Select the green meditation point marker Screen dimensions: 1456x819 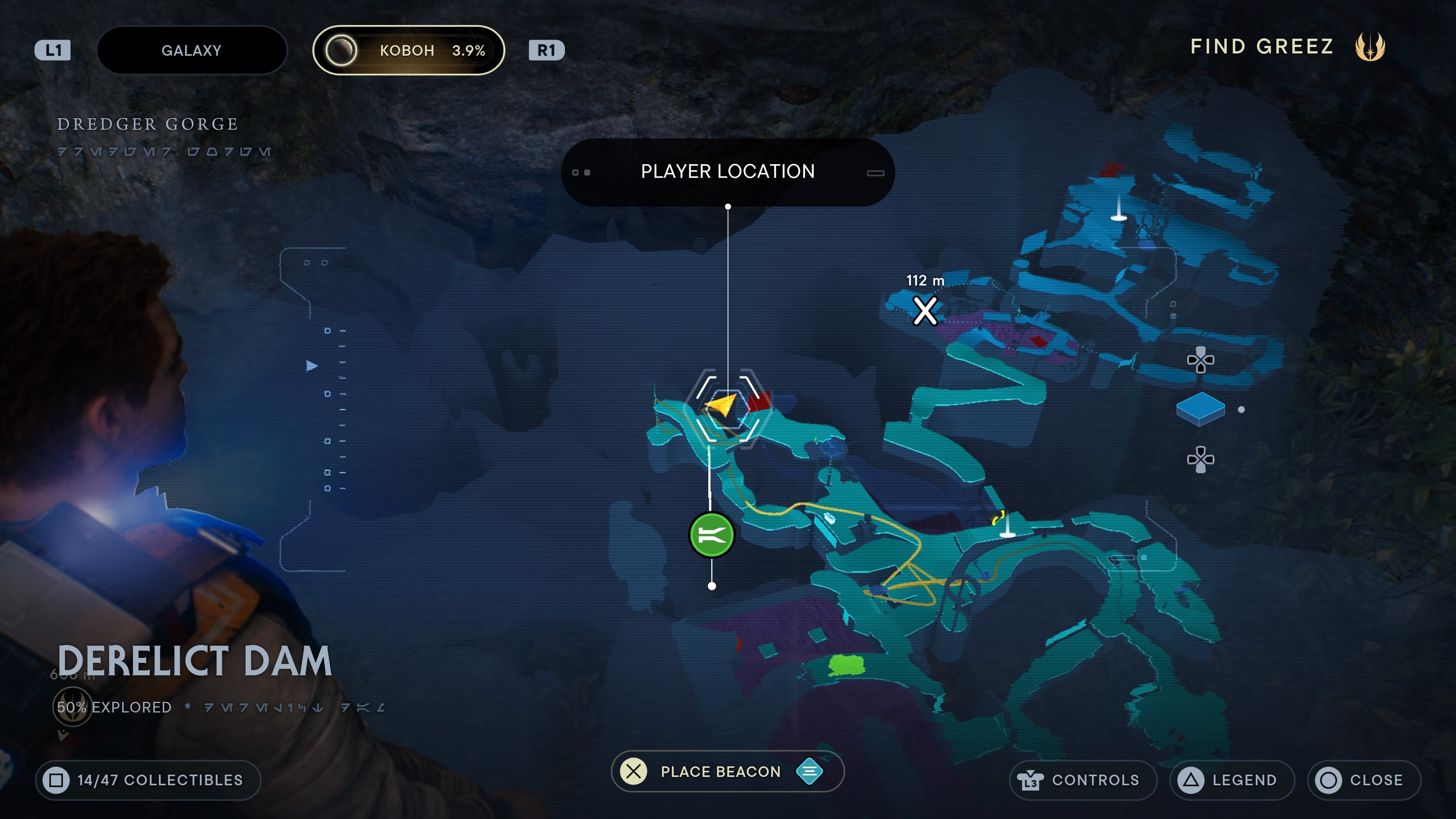712,535
